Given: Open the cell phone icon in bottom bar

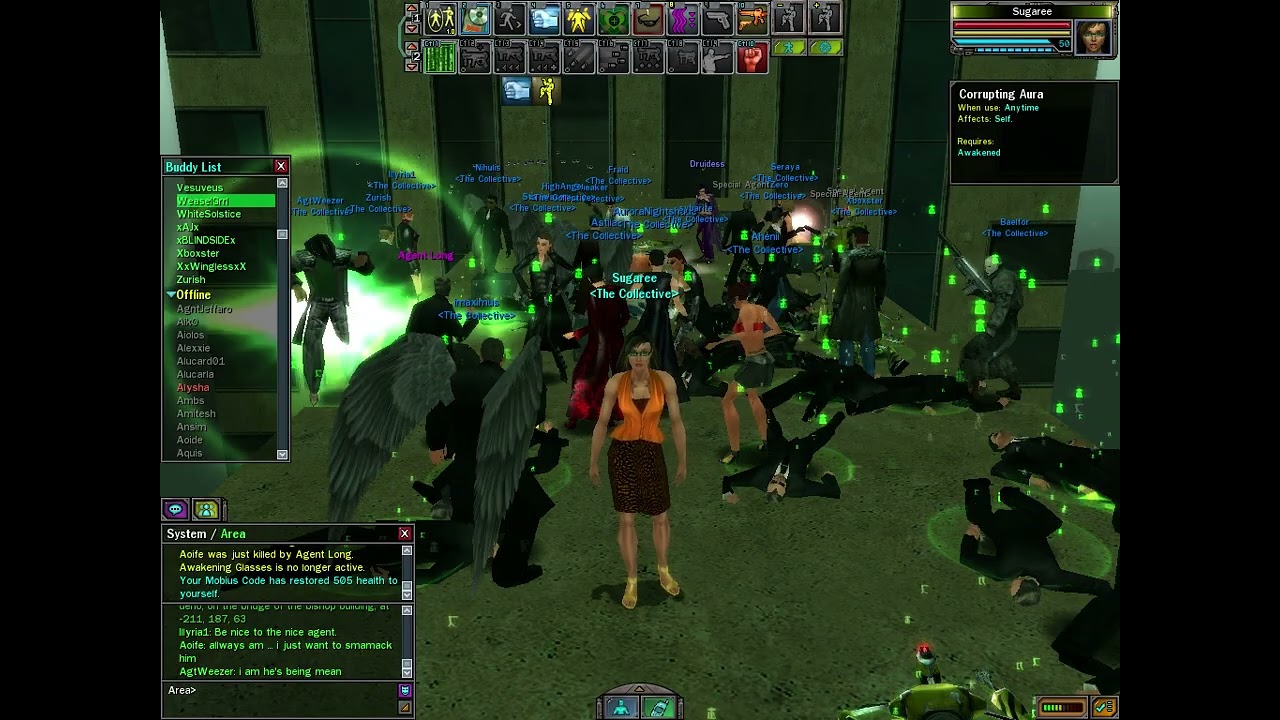Looking at the screenshot, I should click(x=659, y=708).
